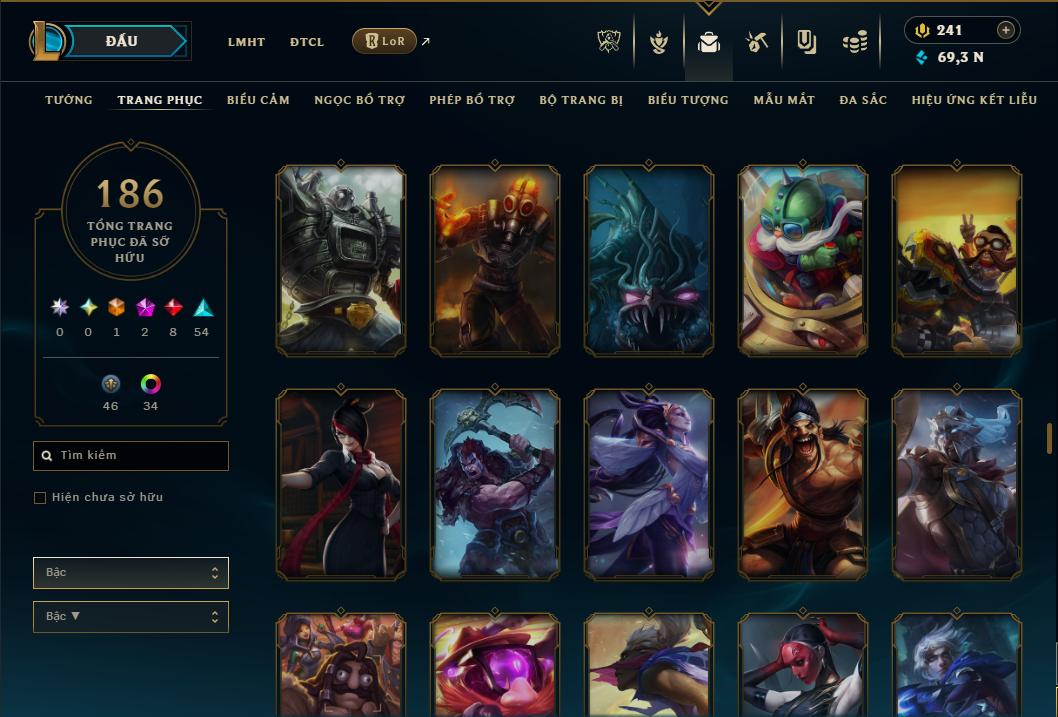This screenshot has height=717, width=1058.
Task: Launch the LoR link button
Action: click(x=385, y=41)
